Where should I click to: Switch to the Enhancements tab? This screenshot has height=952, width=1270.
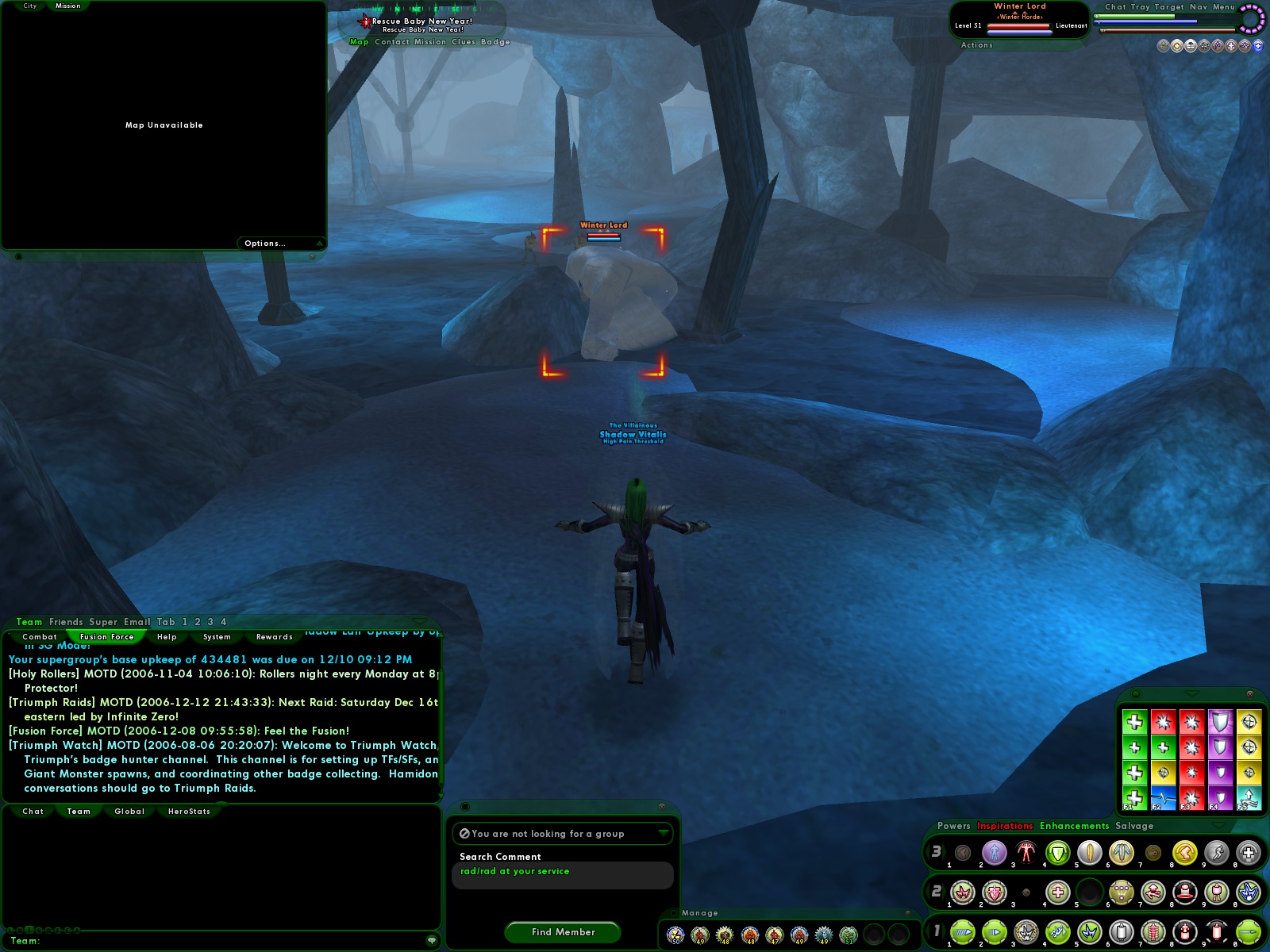pos(1073,826)
